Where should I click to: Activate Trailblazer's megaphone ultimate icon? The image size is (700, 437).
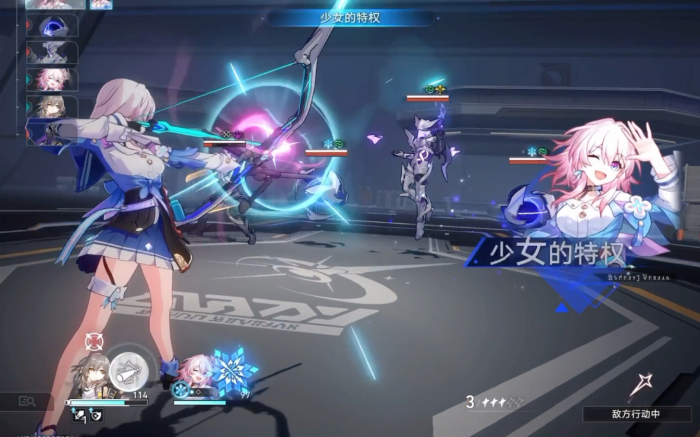point(127,371)
